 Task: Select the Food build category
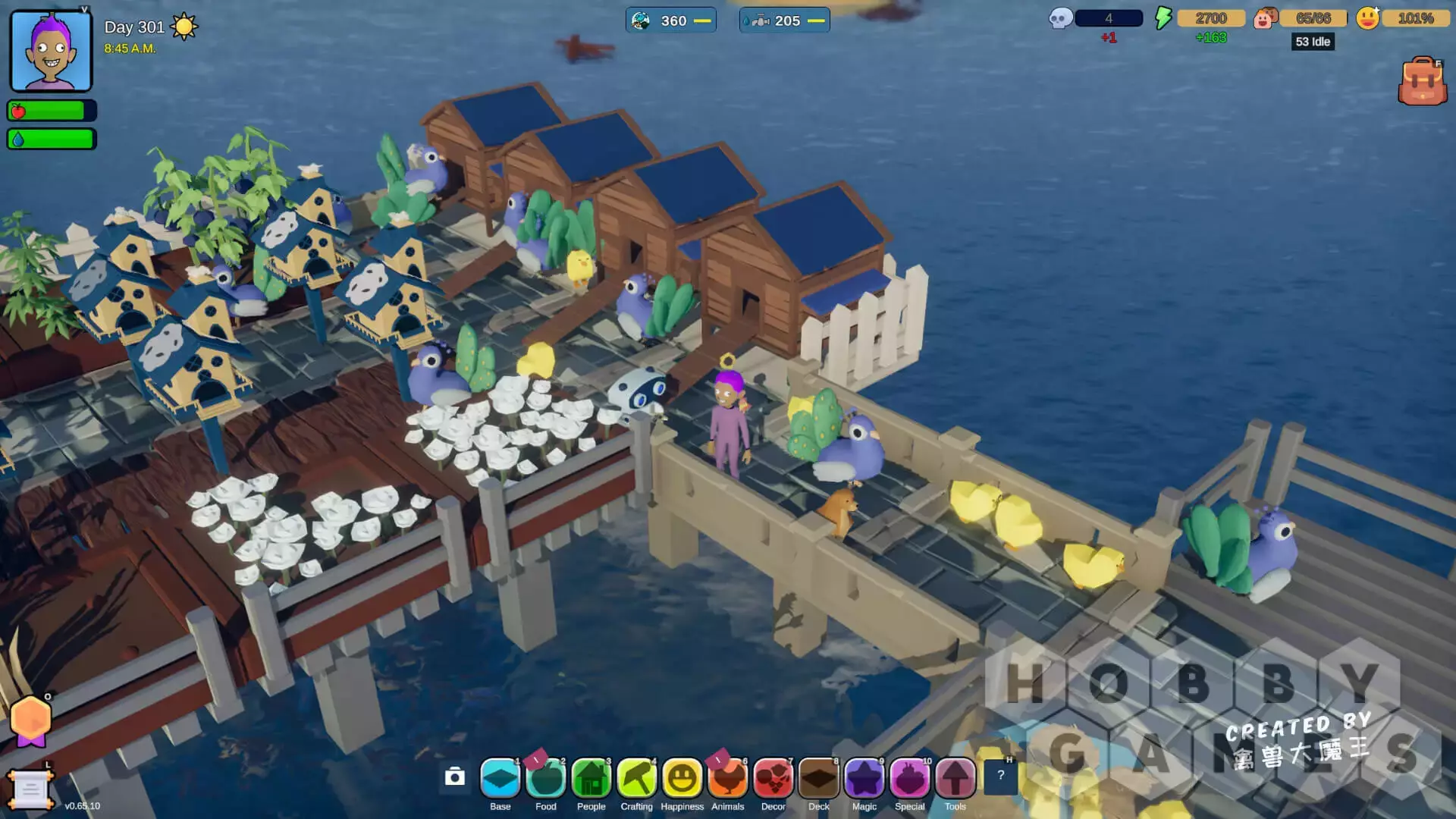pos(546,779)
